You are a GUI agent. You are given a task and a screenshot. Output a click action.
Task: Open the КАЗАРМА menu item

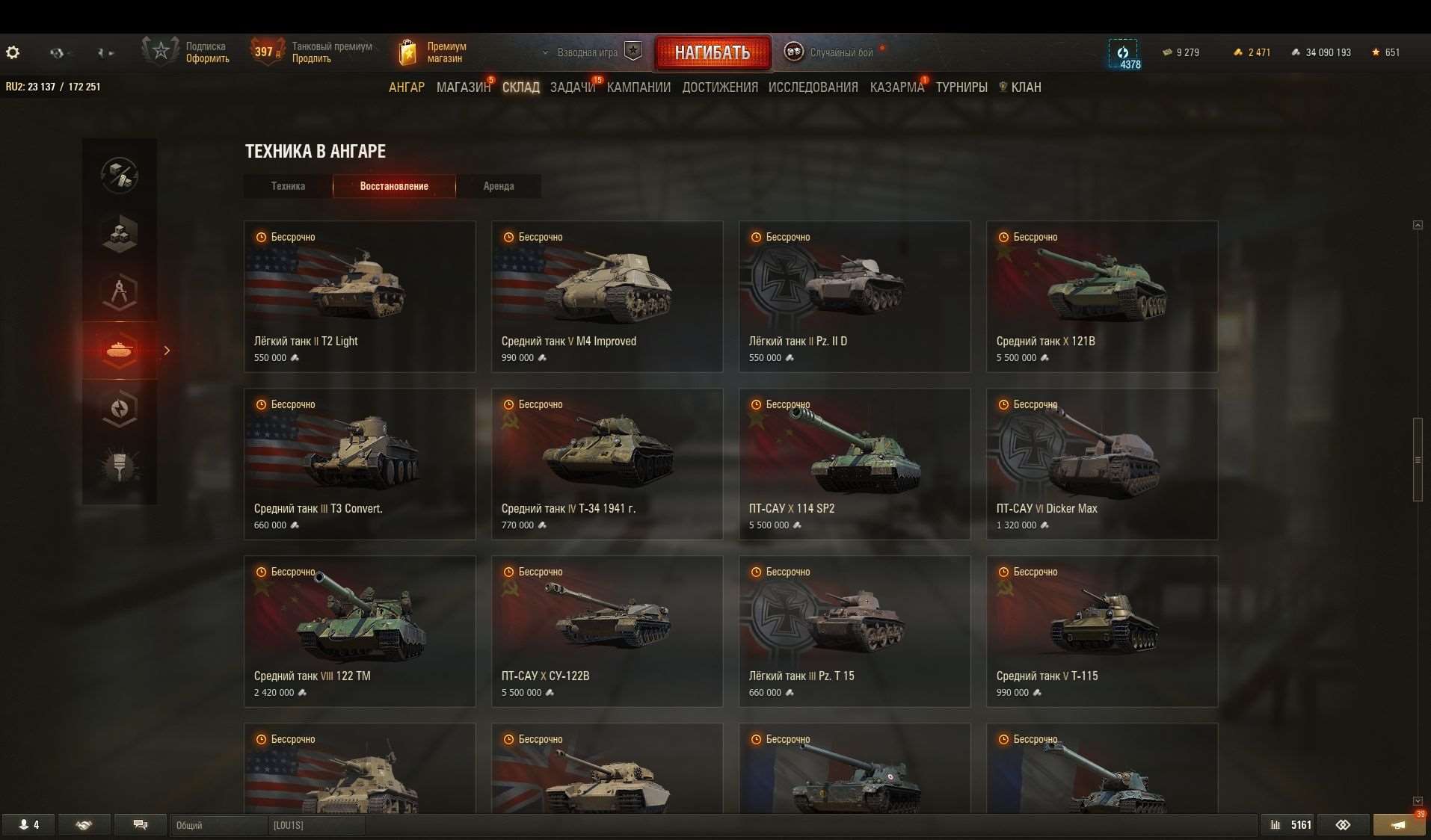click(x=895, y=87)
